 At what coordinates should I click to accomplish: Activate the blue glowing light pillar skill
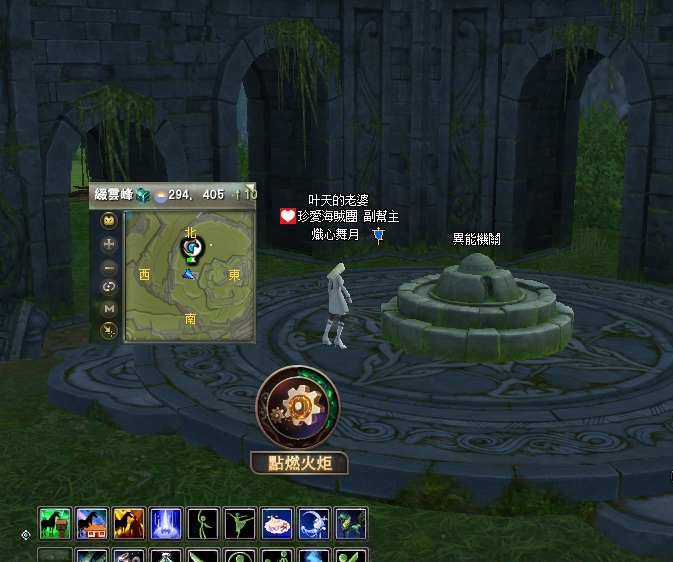click(165, 523)
